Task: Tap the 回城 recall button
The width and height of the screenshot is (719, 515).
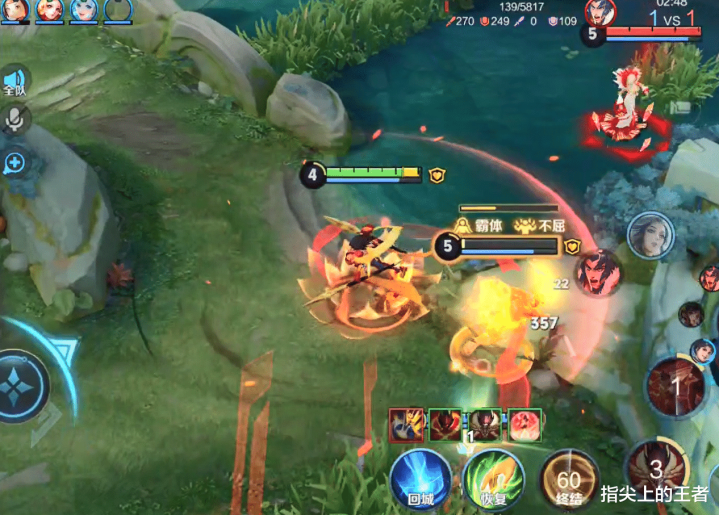Action: click(x=419, y=478)
